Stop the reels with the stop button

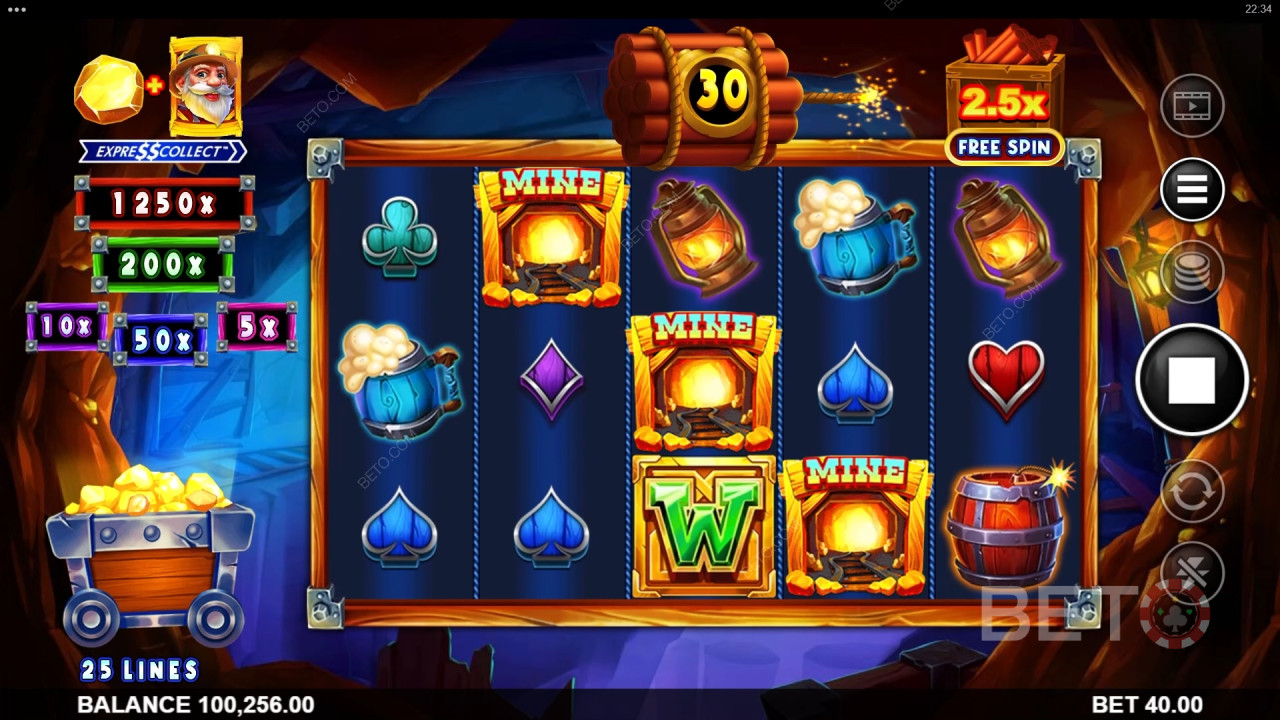pos(1191,380)
